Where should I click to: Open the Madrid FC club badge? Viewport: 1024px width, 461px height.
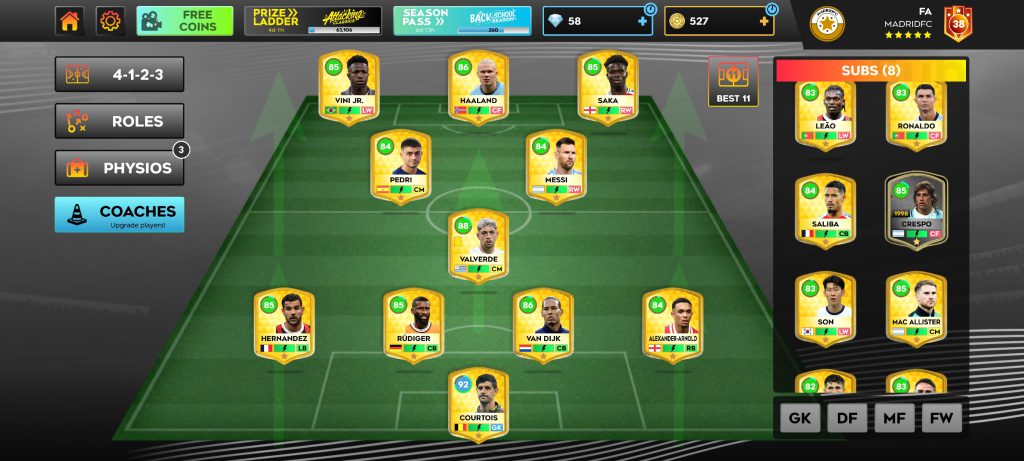click(x=827, y=24)
